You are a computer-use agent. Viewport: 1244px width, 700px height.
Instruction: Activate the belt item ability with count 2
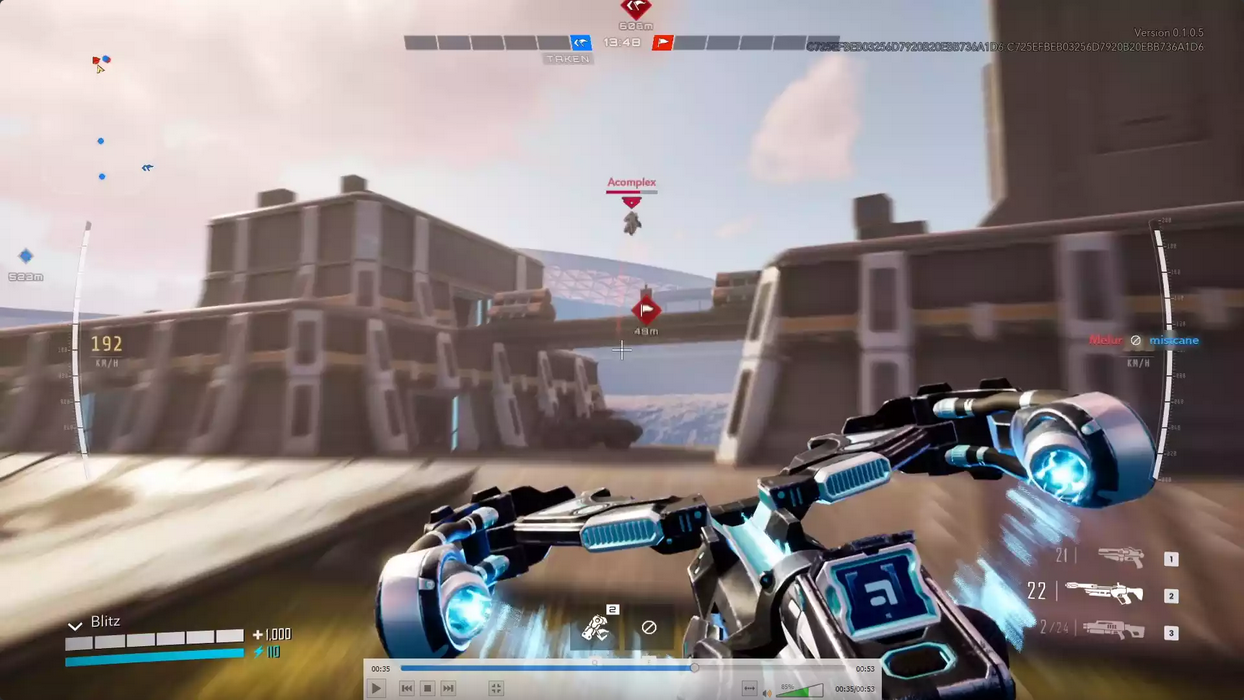[598, 627]
